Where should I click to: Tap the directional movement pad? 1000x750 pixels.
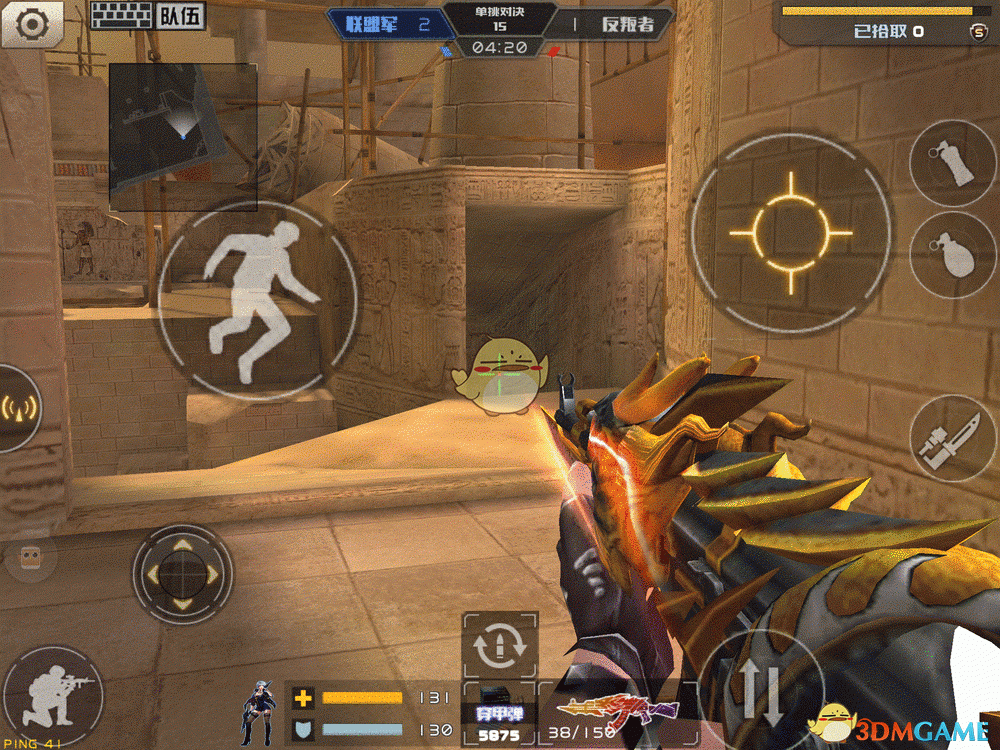[x=182, y=574]
